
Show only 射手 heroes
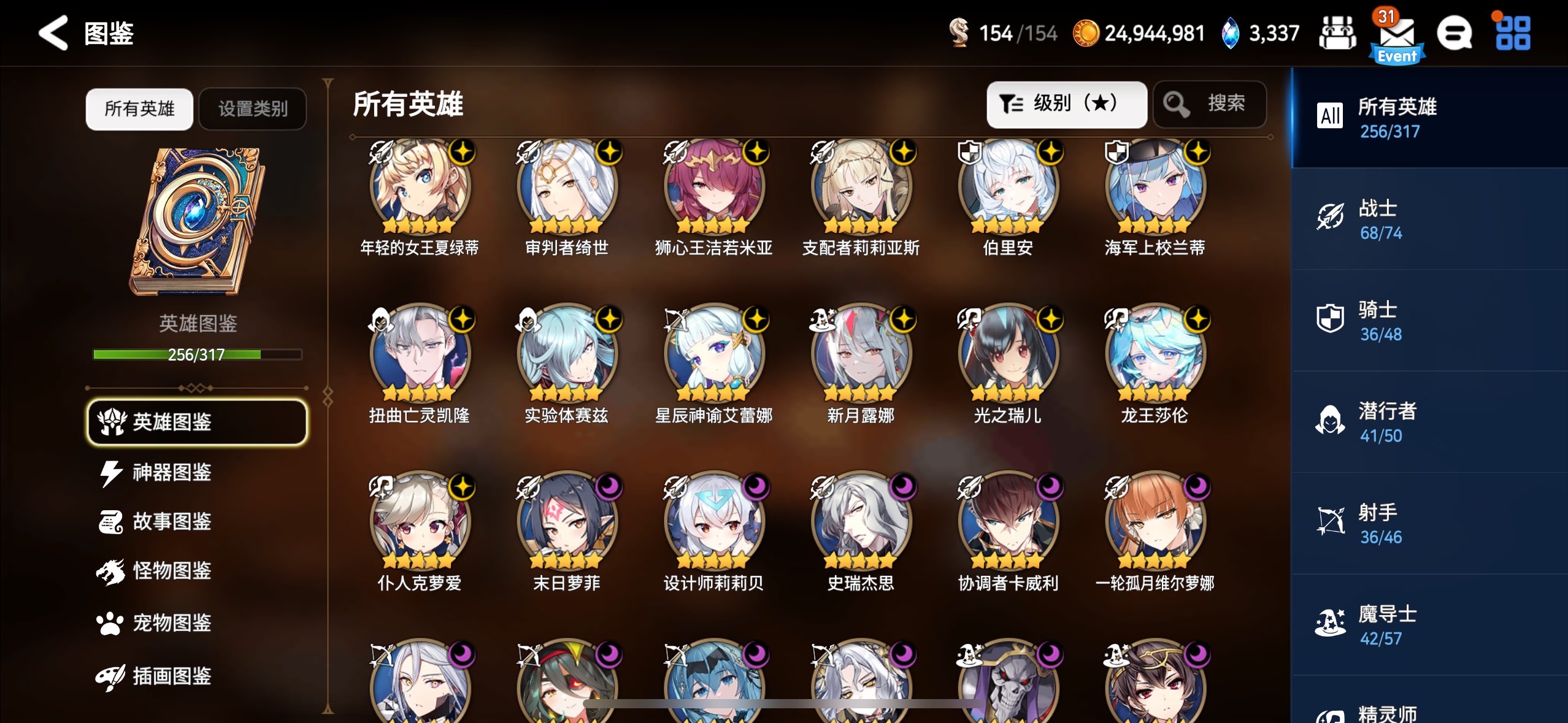[1429, 523]
